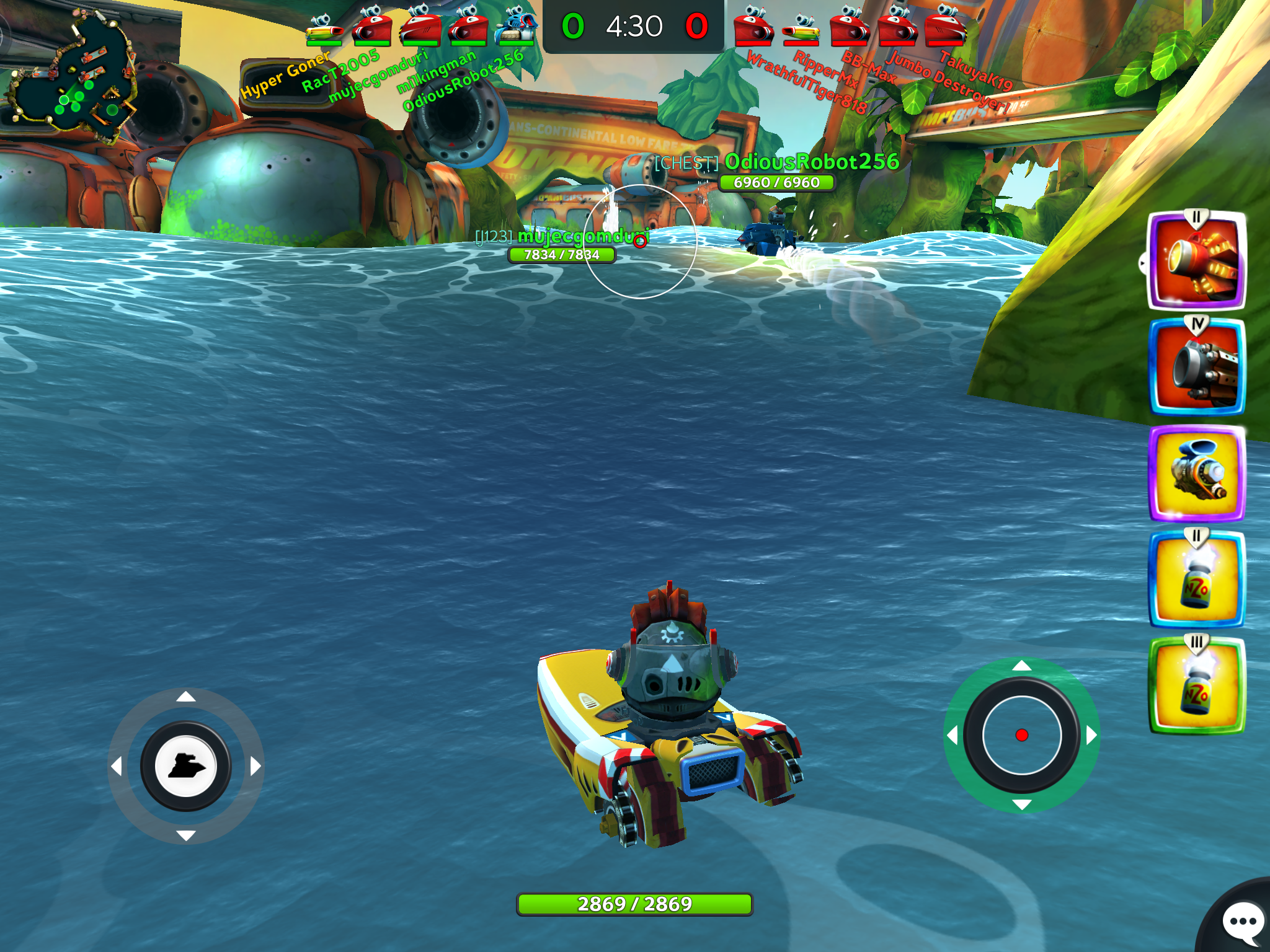Tap the boat steering joystick knob

[185, 767]
